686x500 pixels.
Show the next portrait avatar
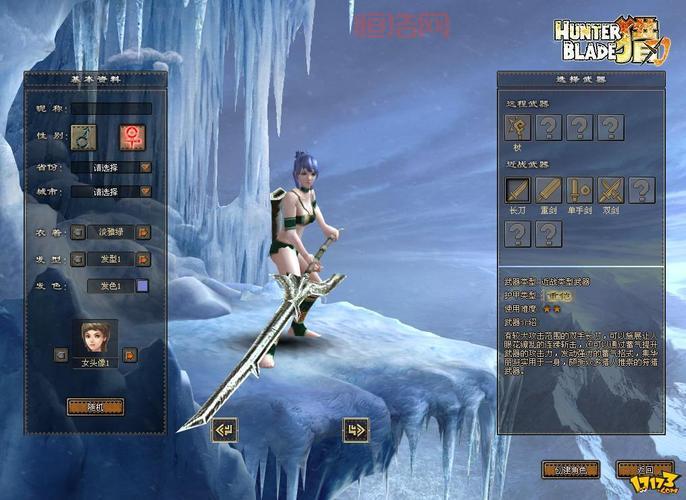click(x=130, y=354)
